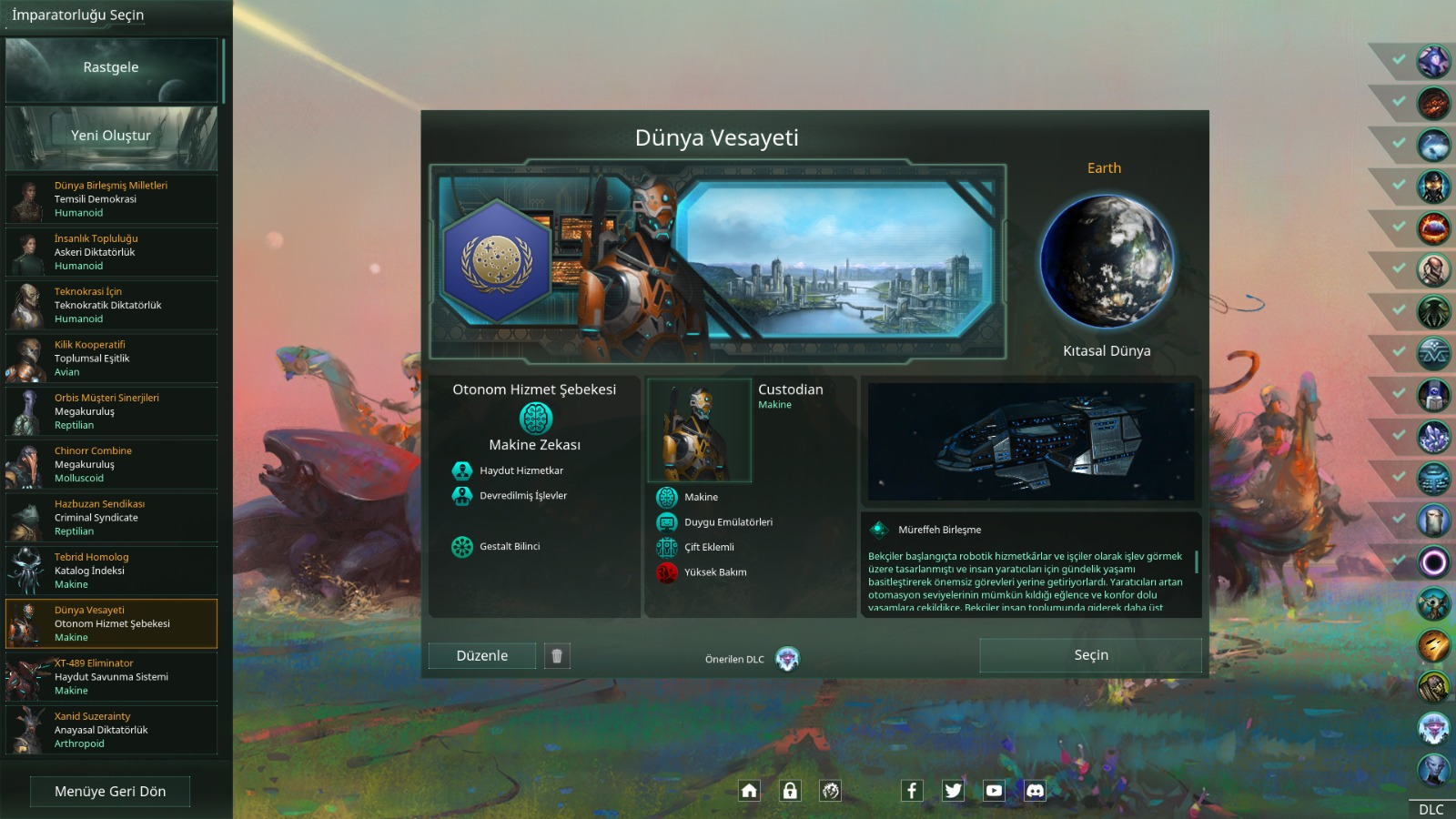Delete empire using the trash can icon
Viewport: 1456px width, 819px height.
coord(557,656)
